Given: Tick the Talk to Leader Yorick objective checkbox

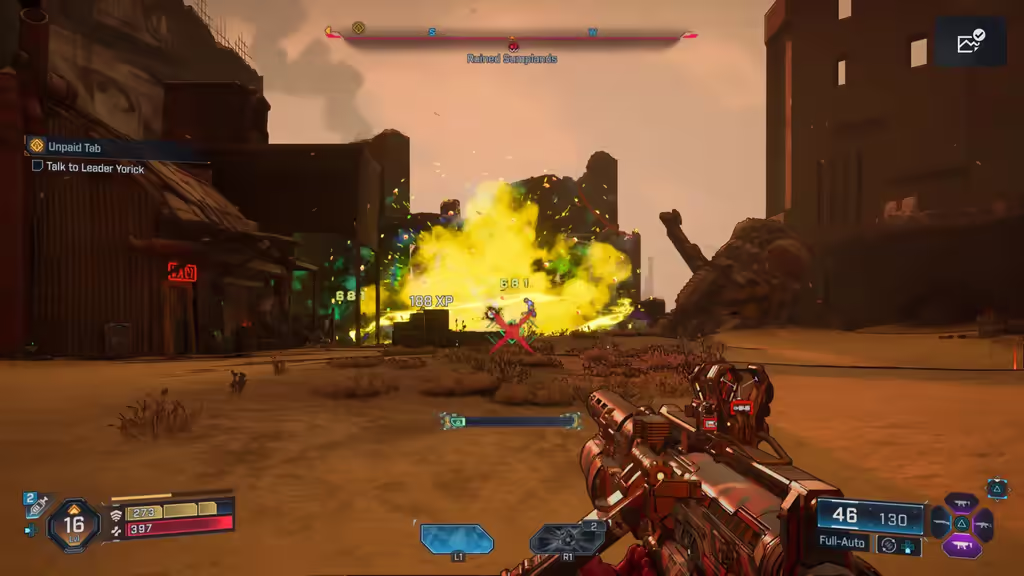Looking at the screenshot, I should [x=38, y=167].
